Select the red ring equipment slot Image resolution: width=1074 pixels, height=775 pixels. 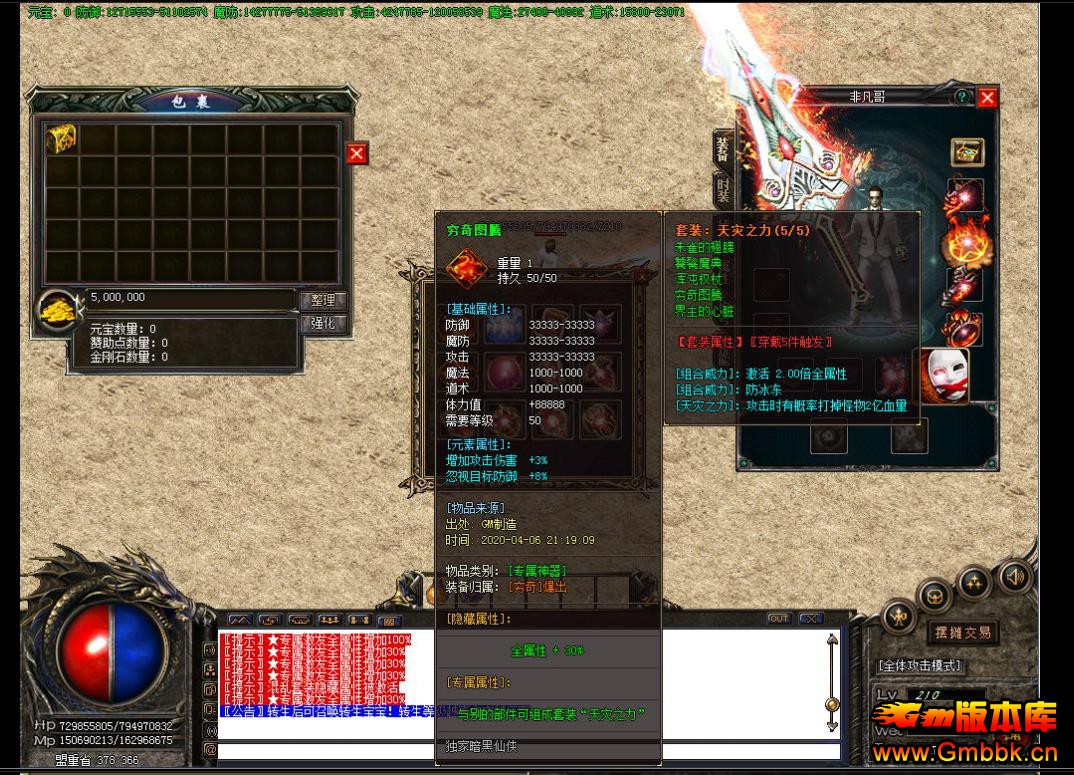coord(965,329)
